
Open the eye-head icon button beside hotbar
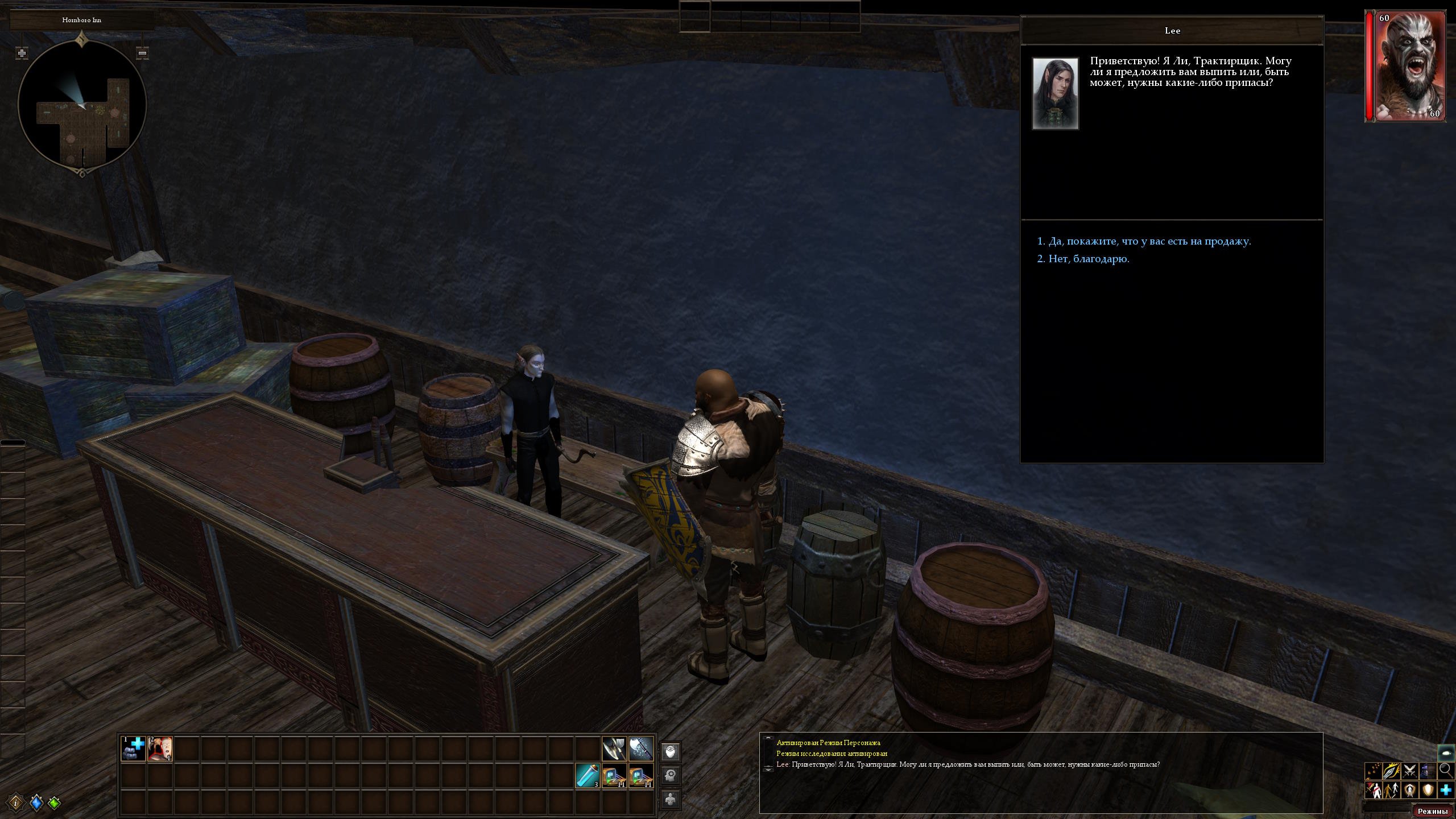tap(671, 752)
